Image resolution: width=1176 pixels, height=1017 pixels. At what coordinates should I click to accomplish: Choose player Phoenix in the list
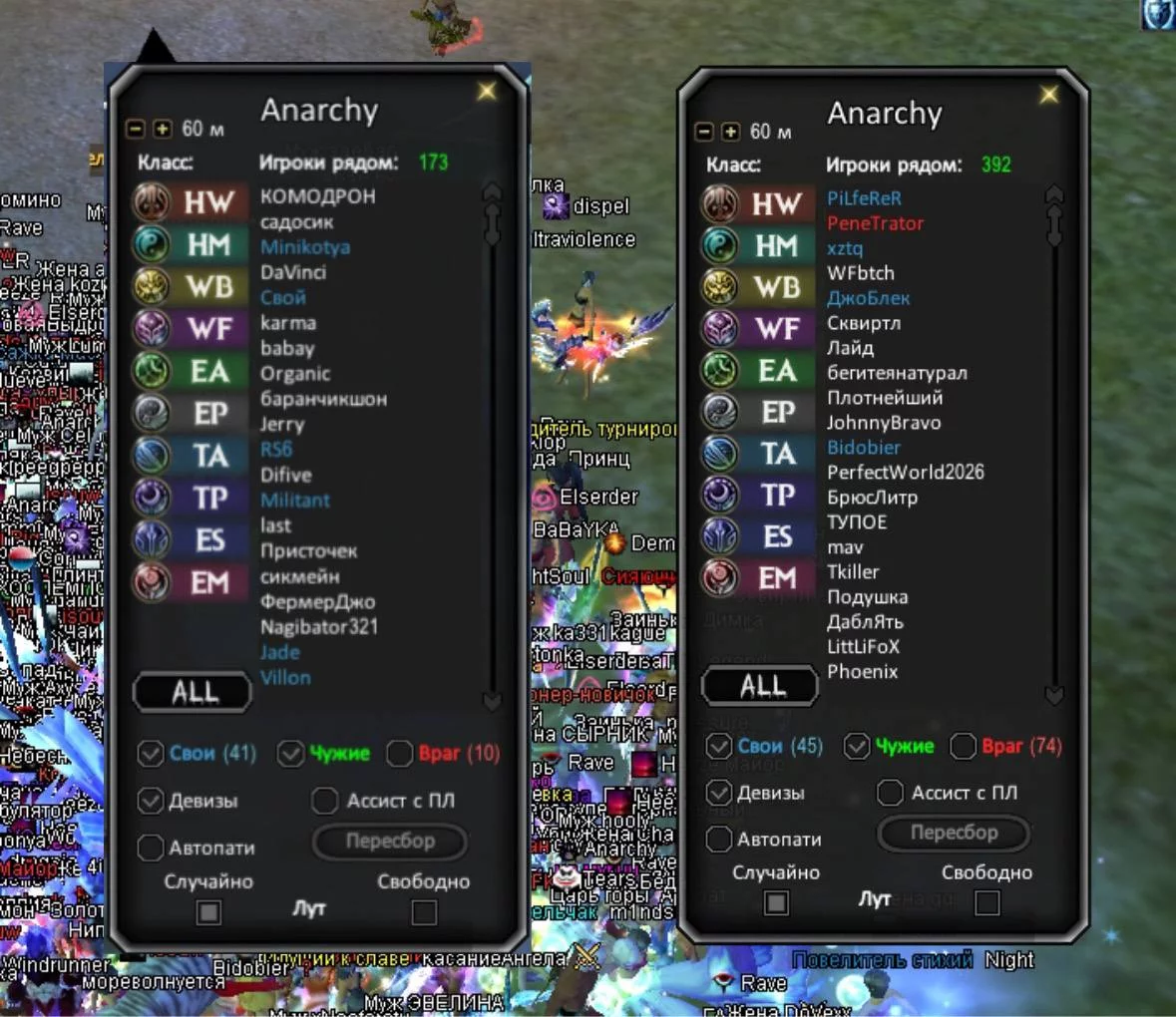862,672
